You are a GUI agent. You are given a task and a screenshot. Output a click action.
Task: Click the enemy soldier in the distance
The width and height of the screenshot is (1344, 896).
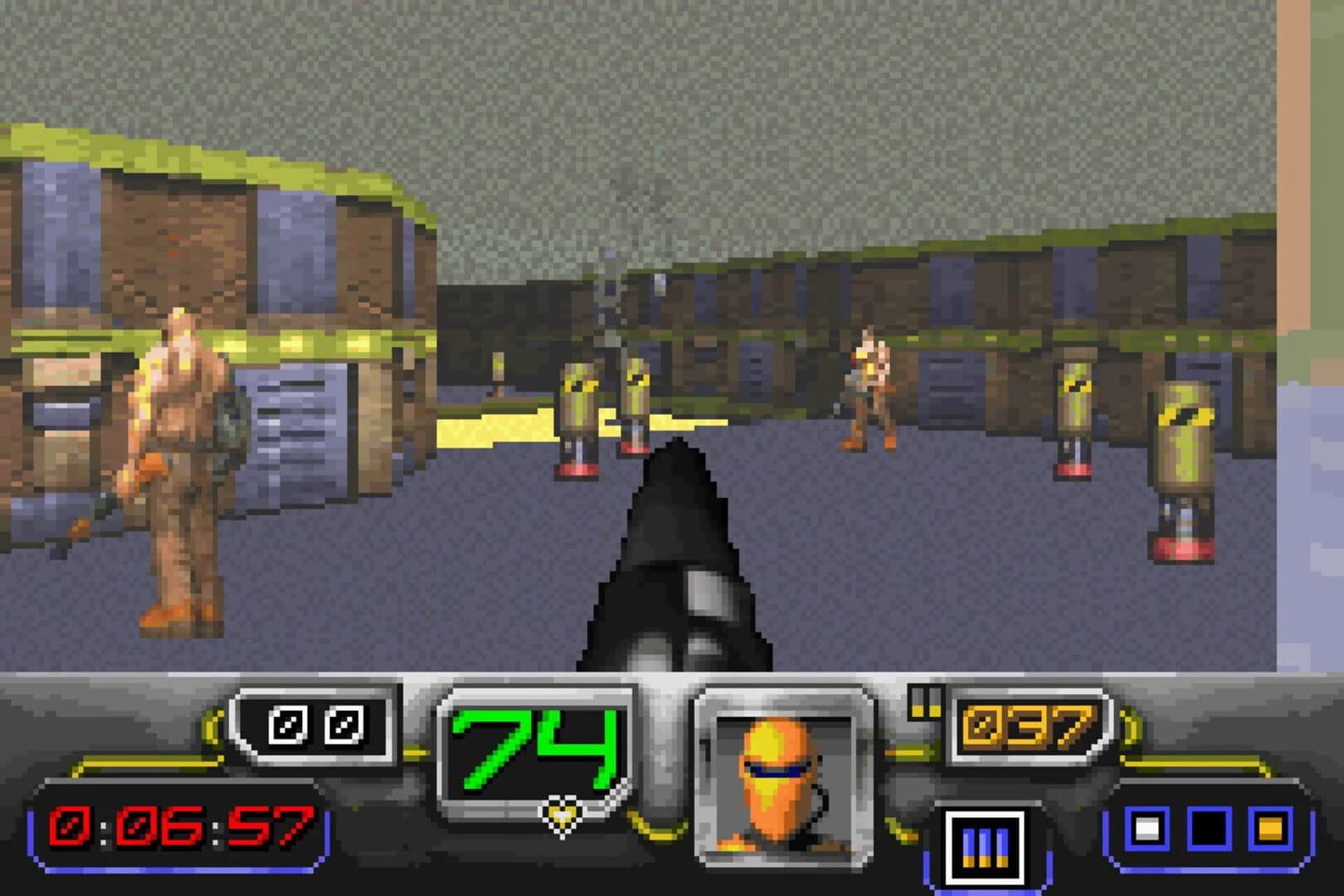tap(865, 390)
